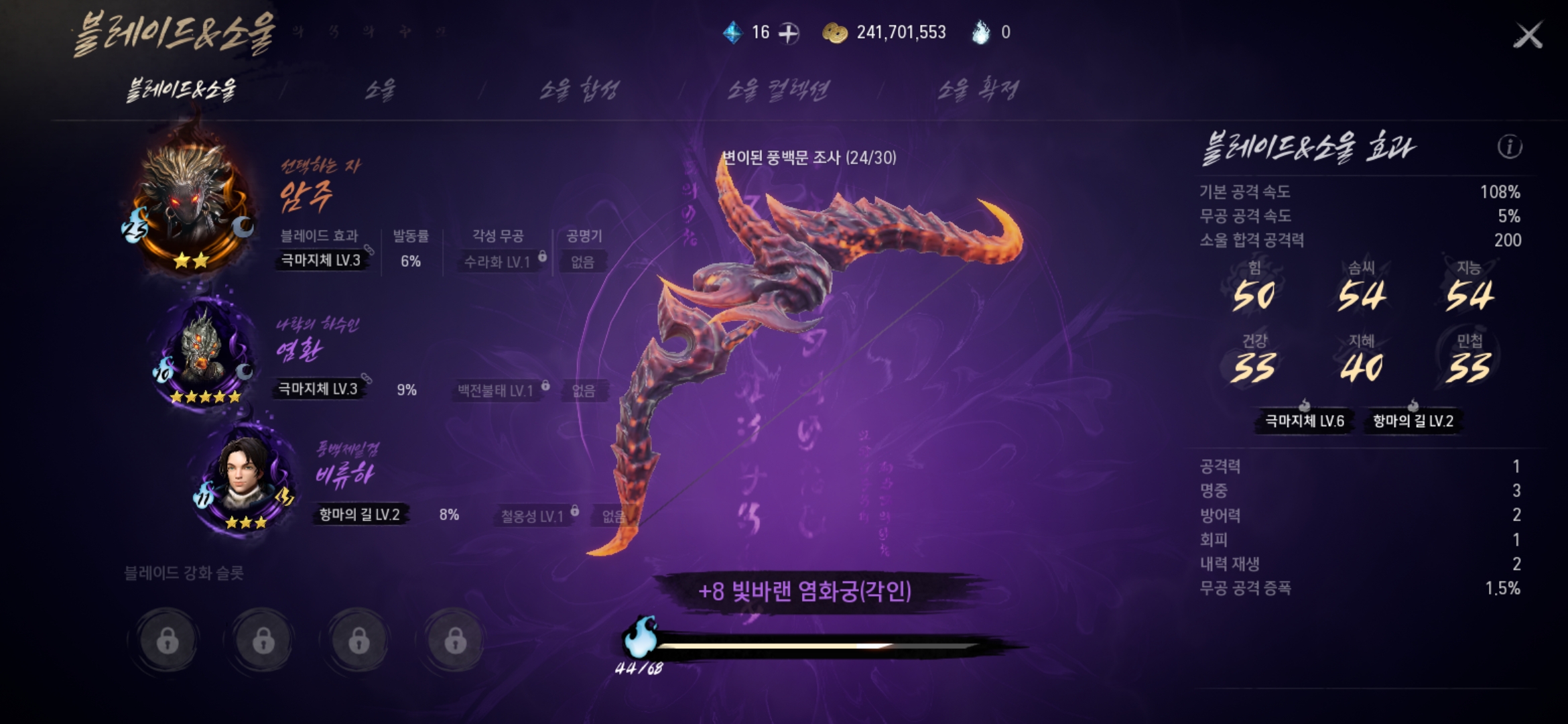
Task: Open the 항마의 길 LV.2 set effect
Action: click(1413, 421)
